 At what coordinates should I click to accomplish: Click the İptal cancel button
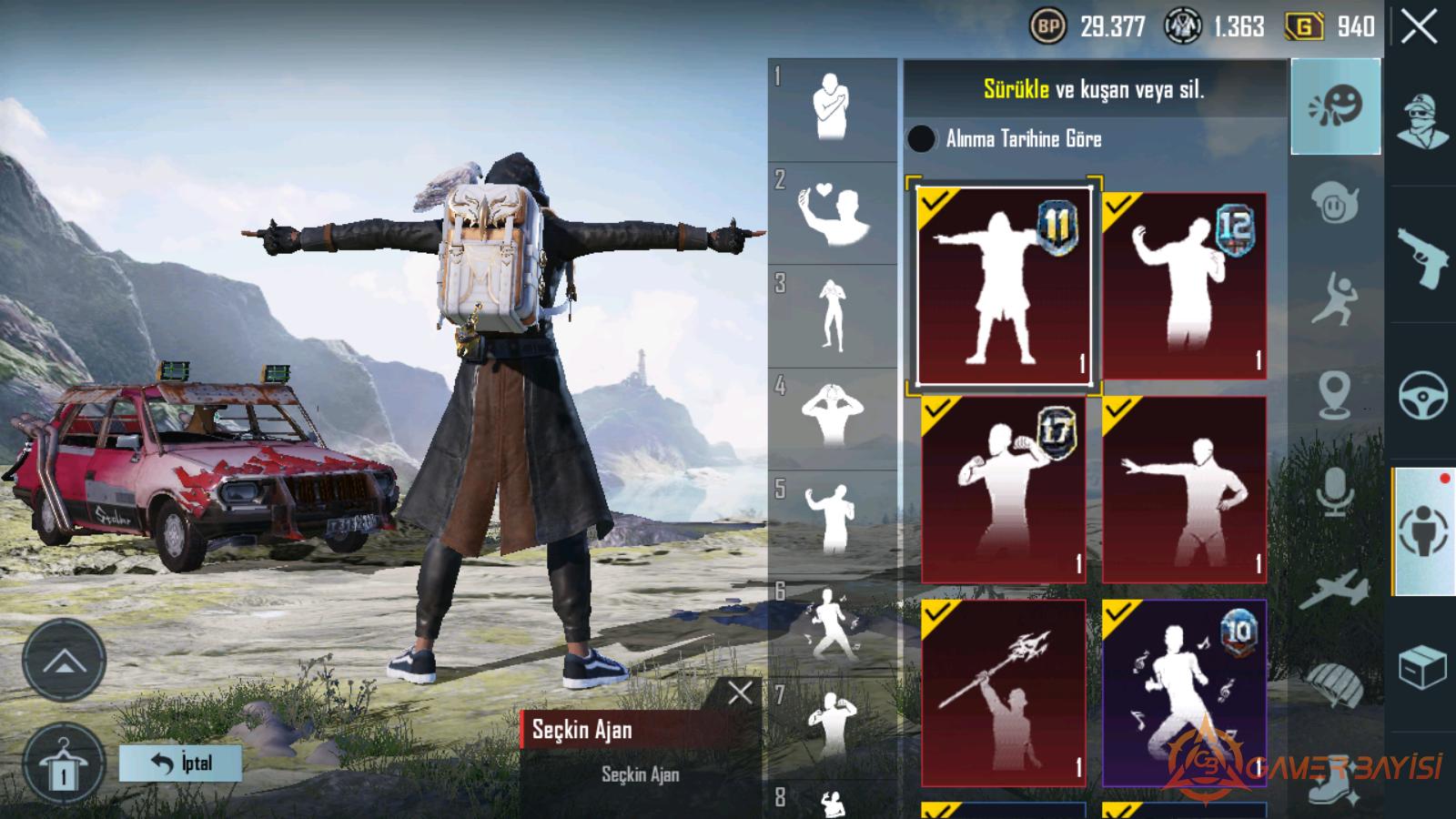tap(180, 763)
